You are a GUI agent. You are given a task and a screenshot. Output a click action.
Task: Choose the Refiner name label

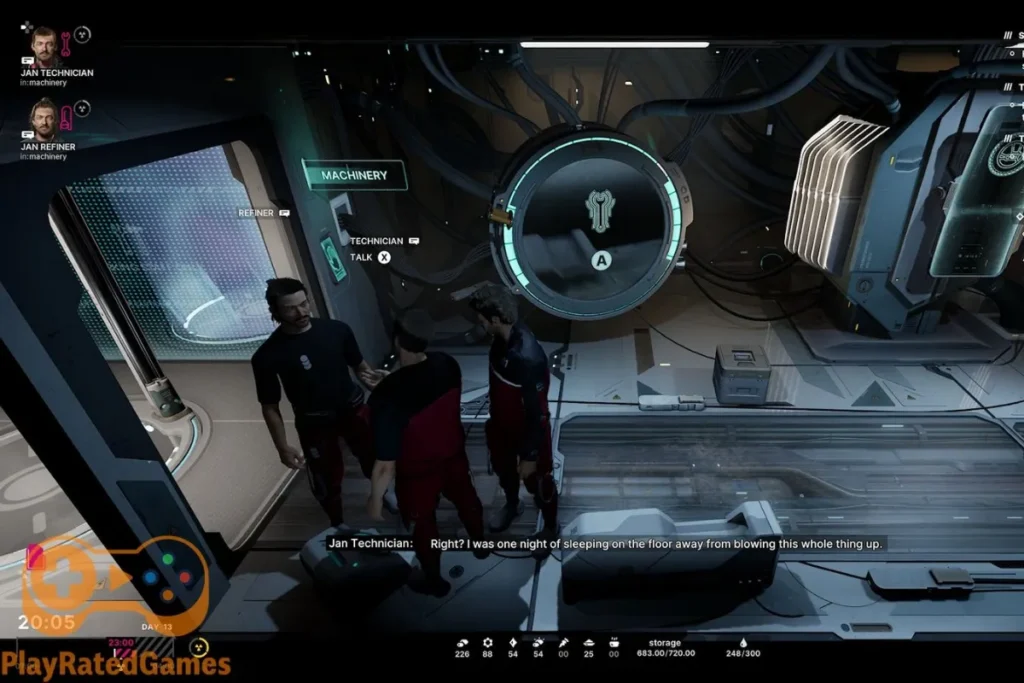[x=257, y=213]
